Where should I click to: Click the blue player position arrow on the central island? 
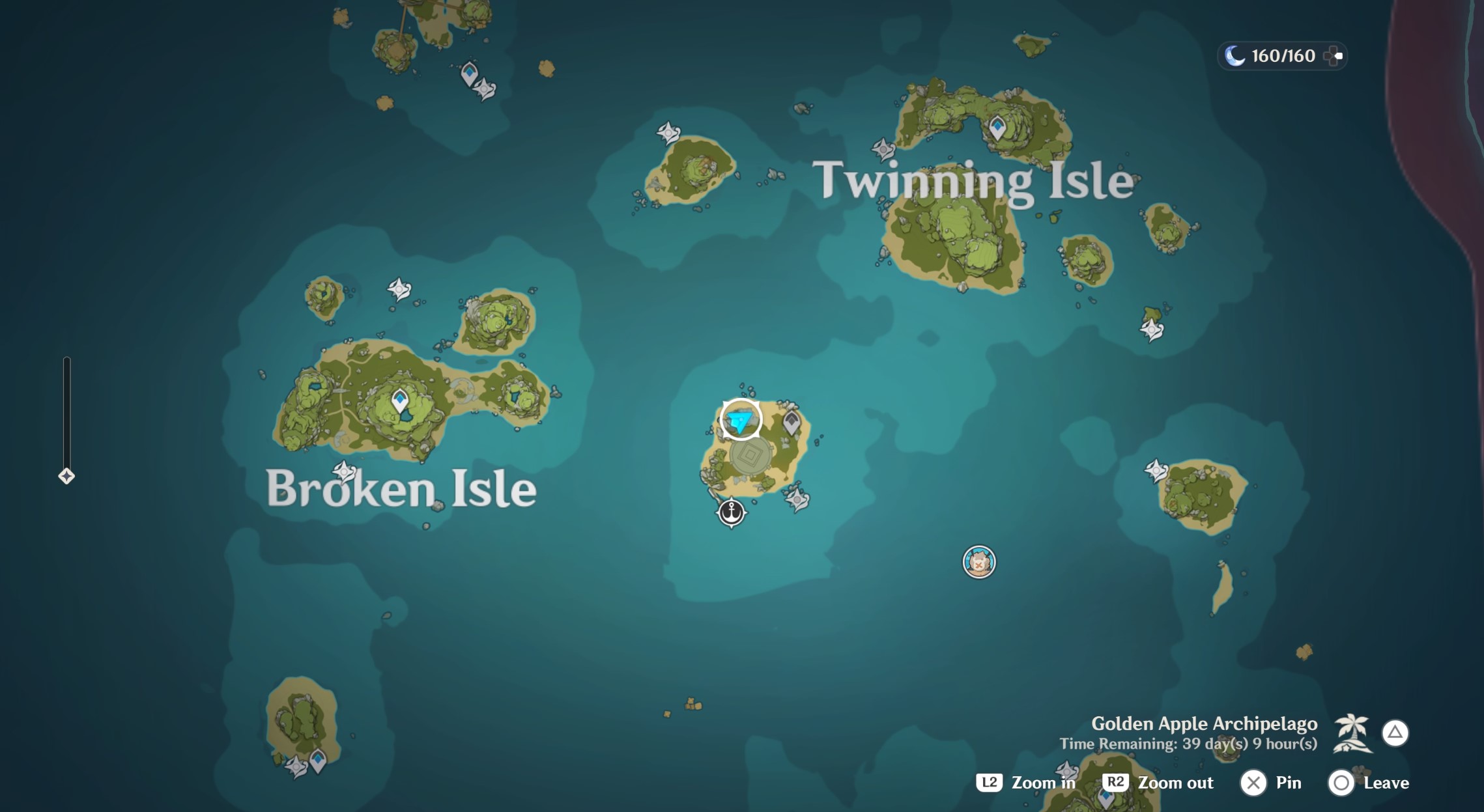[739, 420]
